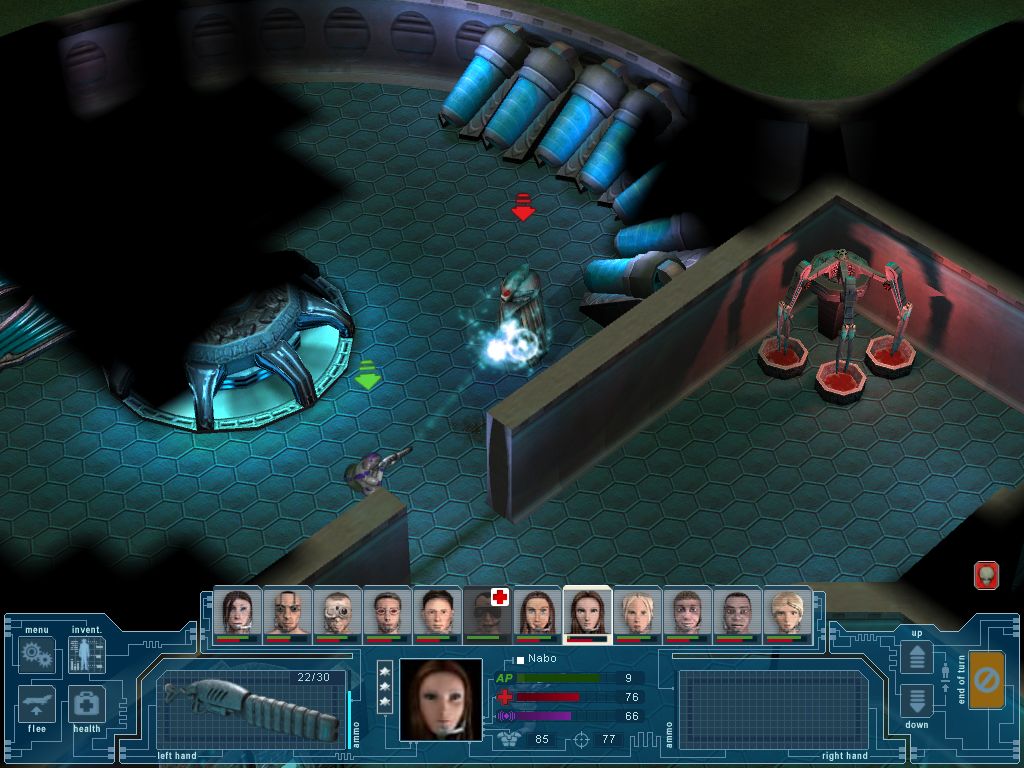Open the health medkit panel

86,704
